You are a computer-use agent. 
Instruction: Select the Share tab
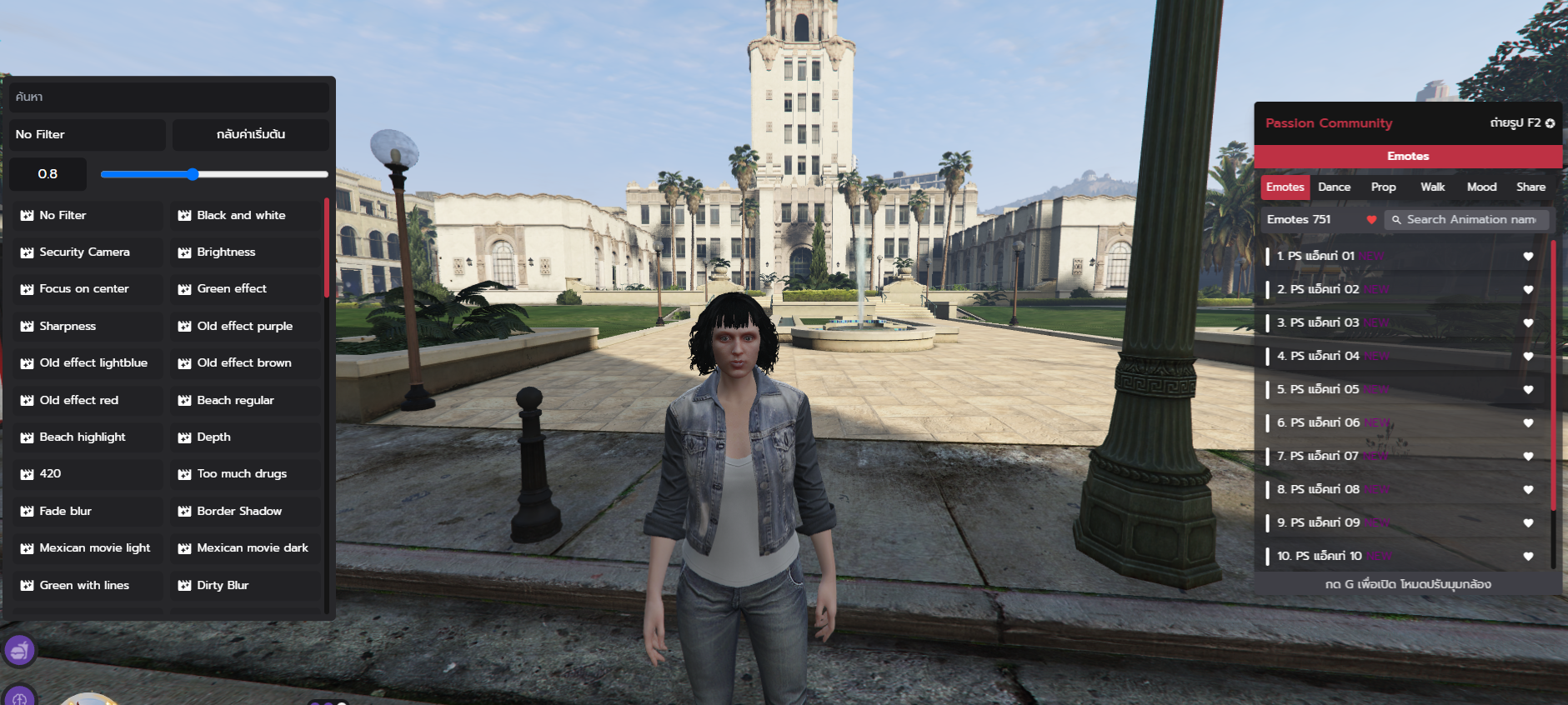[1530, 187]
